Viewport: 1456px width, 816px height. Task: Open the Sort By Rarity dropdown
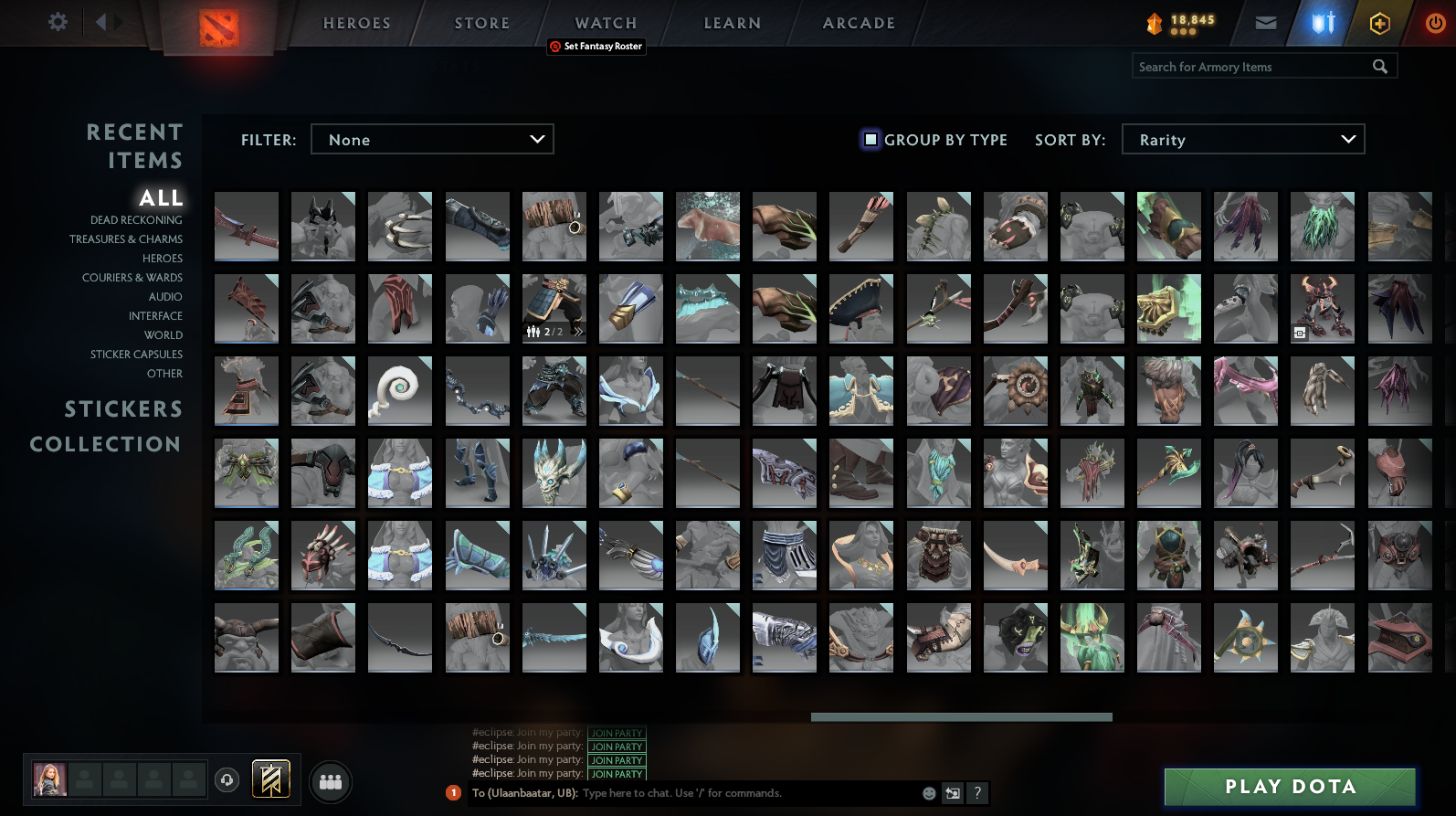pos(1243,139)
